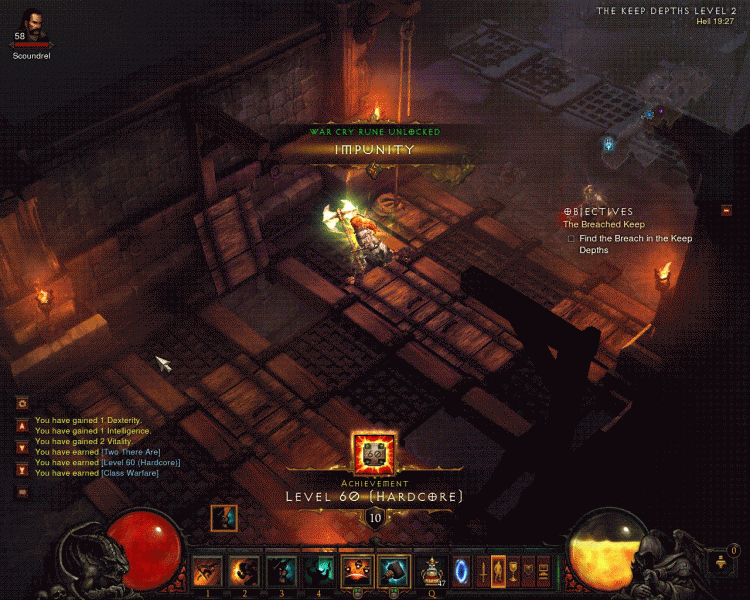Select the hammer right mouse skill slot
The image size is (750, 600).
[x=394, y=571]
